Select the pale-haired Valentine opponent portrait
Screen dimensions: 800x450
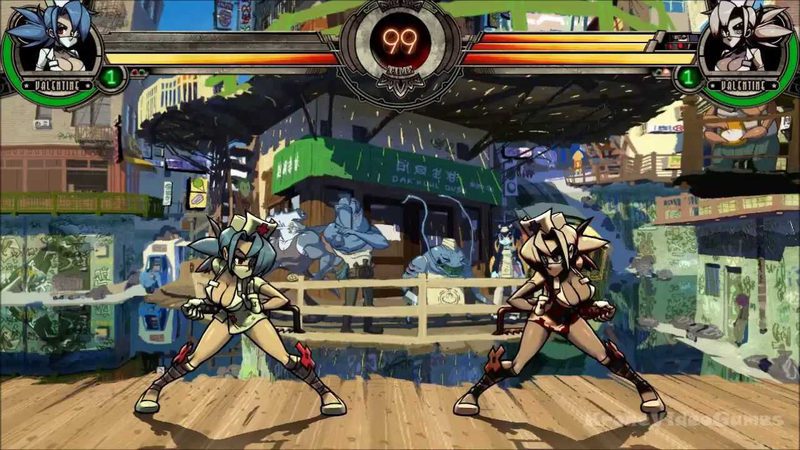tap(747, 42)
